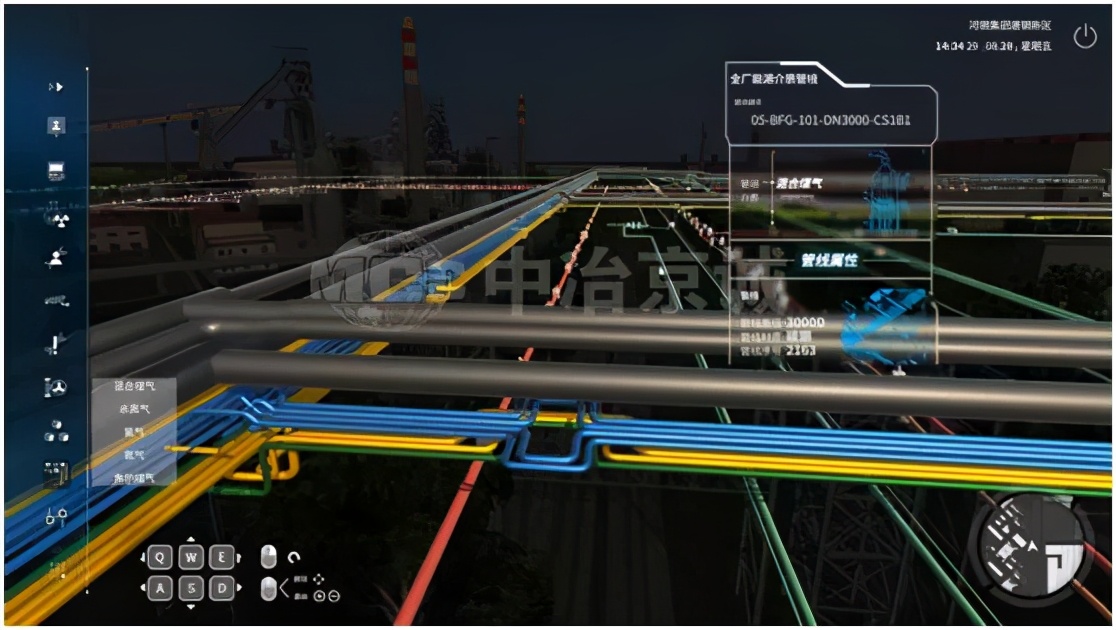Expand the sidebar with the arrow icon

pos(56,87)
